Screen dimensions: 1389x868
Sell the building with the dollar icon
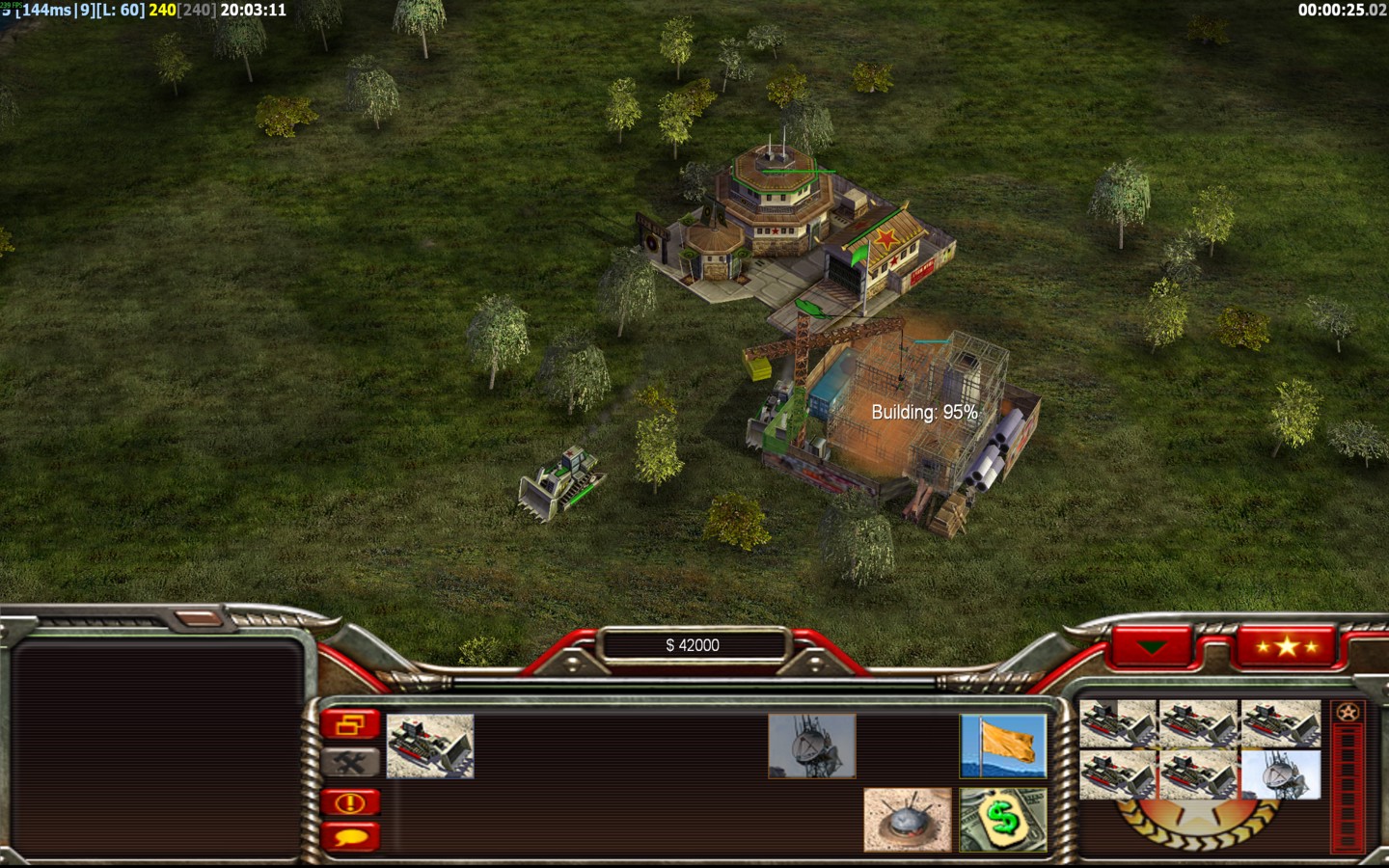[x=1003, y=820]
